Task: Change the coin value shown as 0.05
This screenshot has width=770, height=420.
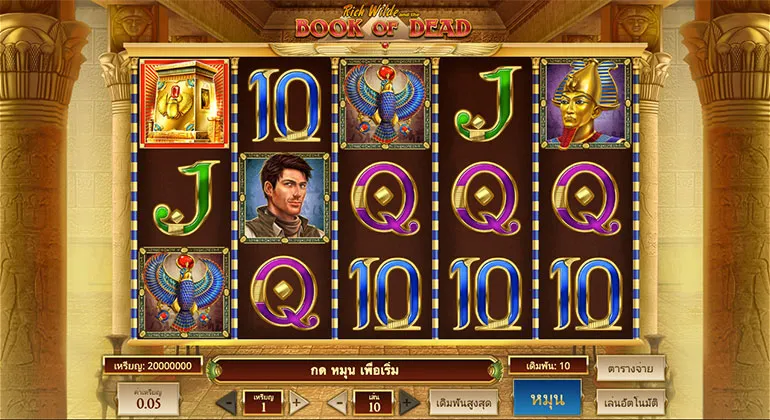Action: (x=148, y=399)
